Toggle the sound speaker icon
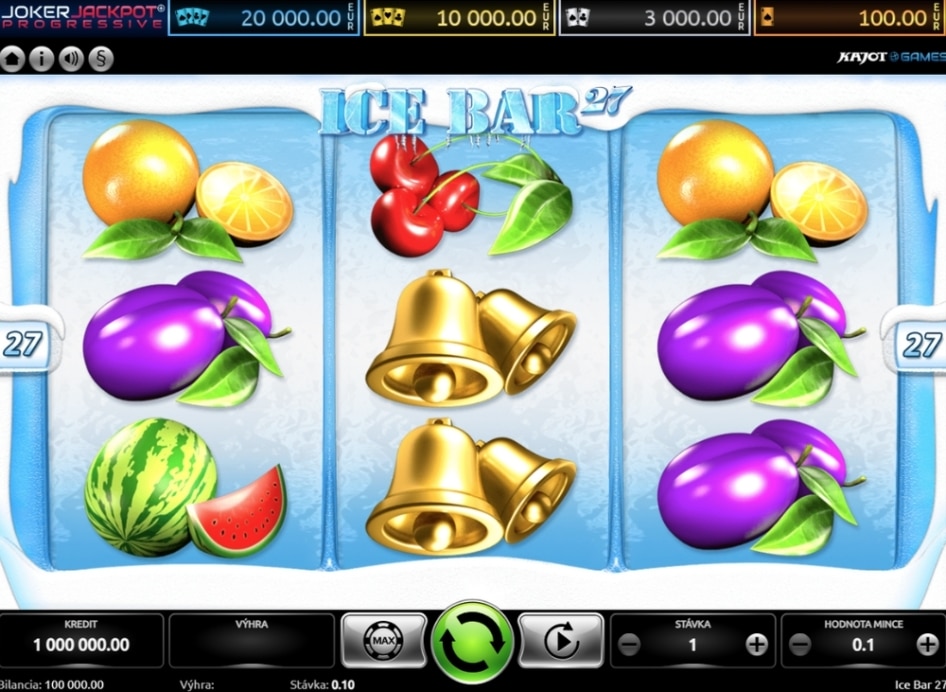The height and width of the screenshot is (692, 946). (71, 59)
